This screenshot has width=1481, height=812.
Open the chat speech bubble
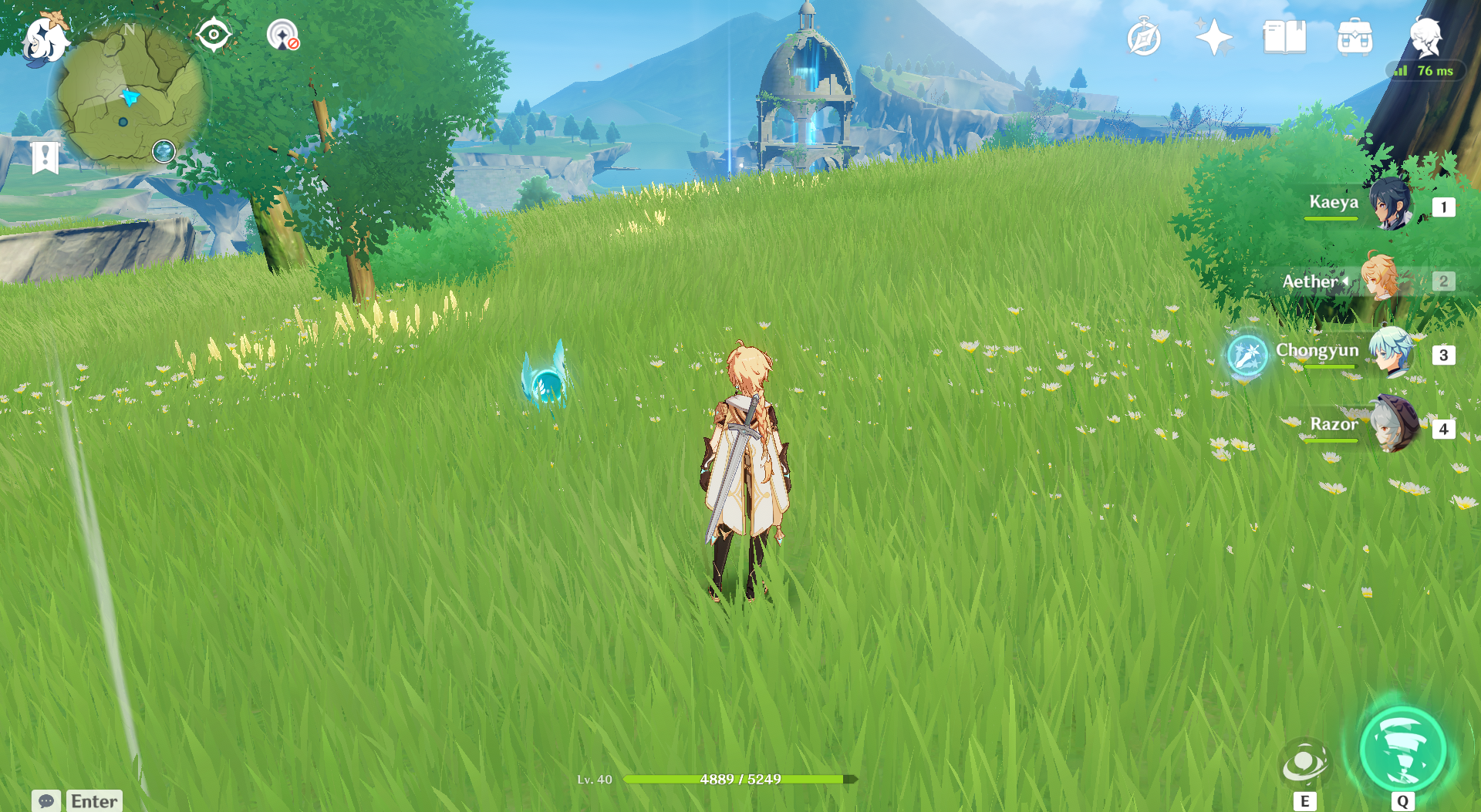[46, 800]
